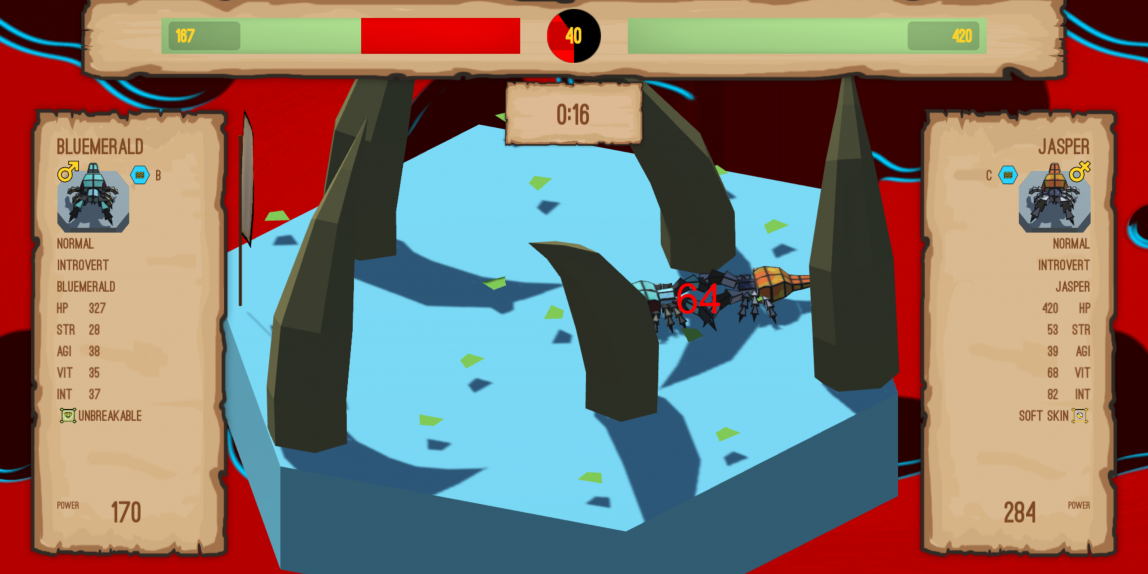Viewport: 1148px width, 574px height.
Task: Select Jasper's scorpion portrait
Action: point(1054,198)
